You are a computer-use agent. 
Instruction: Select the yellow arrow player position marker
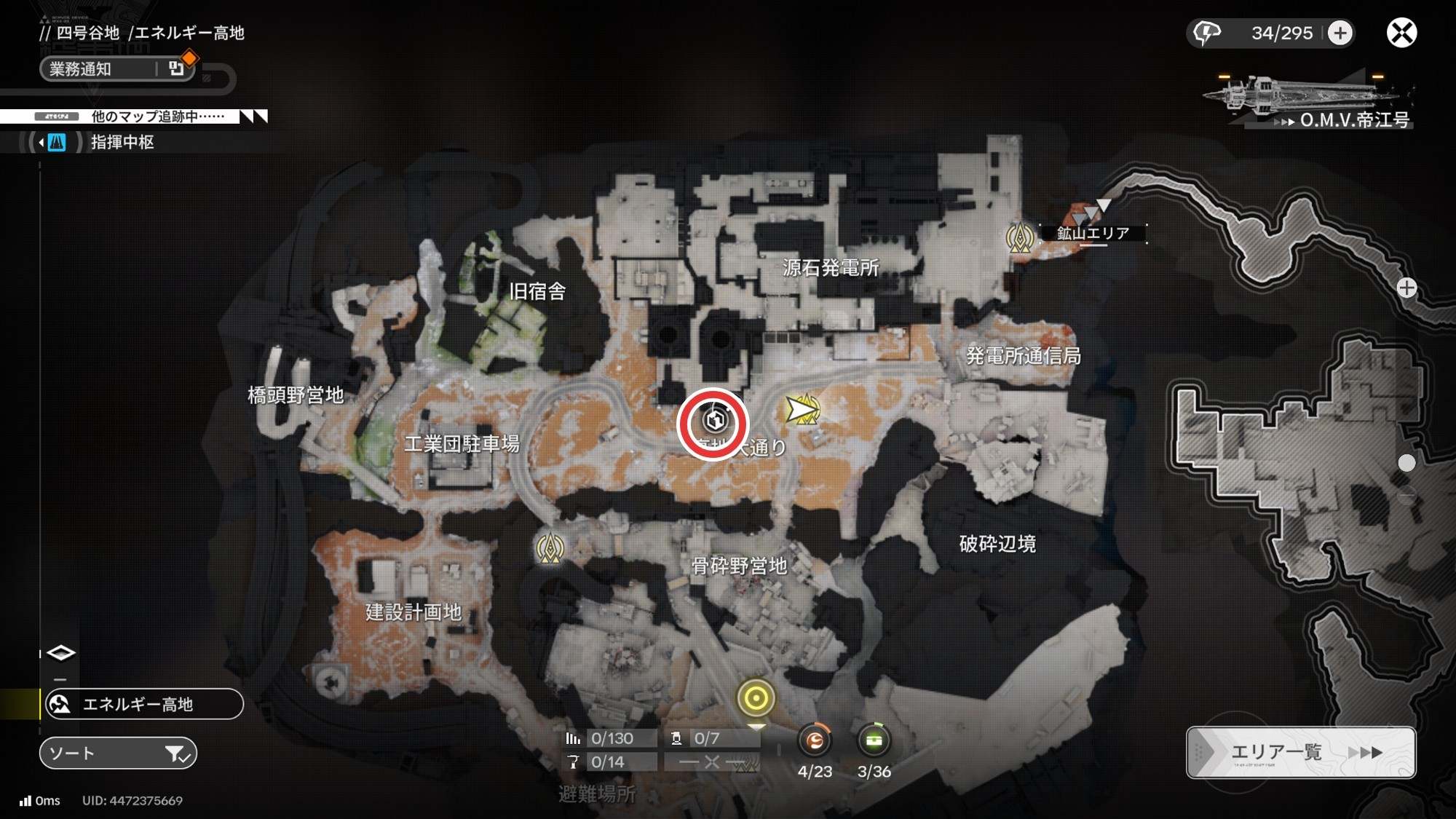click(802, 410)
